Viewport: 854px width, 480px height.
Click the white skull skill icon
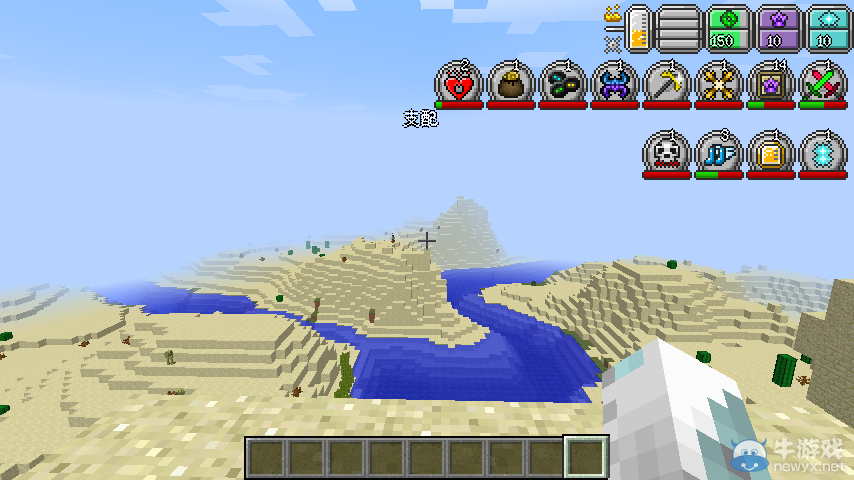click(667, 153)
